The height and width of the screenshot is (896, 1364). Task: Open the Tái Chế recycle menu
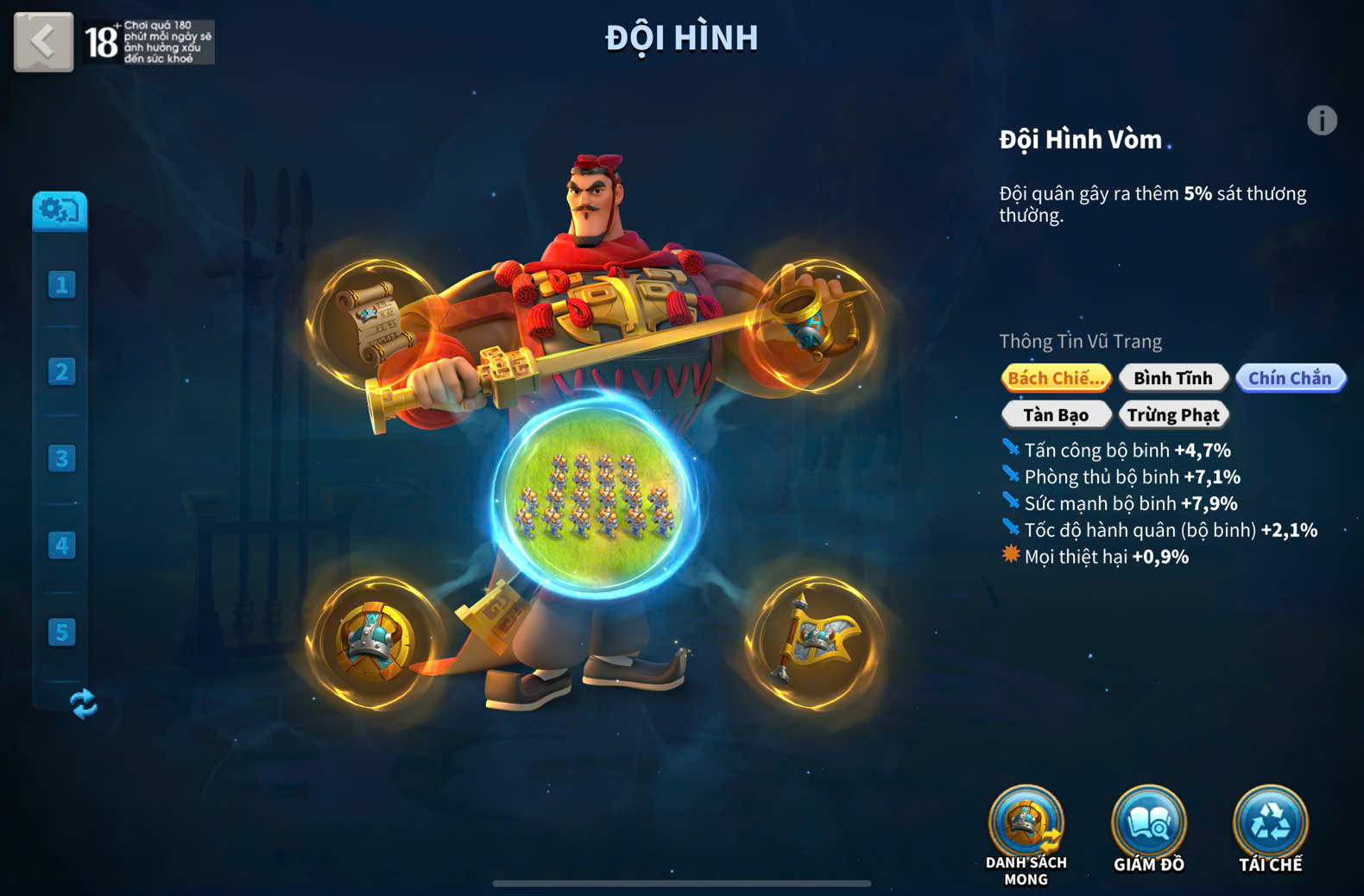click(x=1270, y=825)
